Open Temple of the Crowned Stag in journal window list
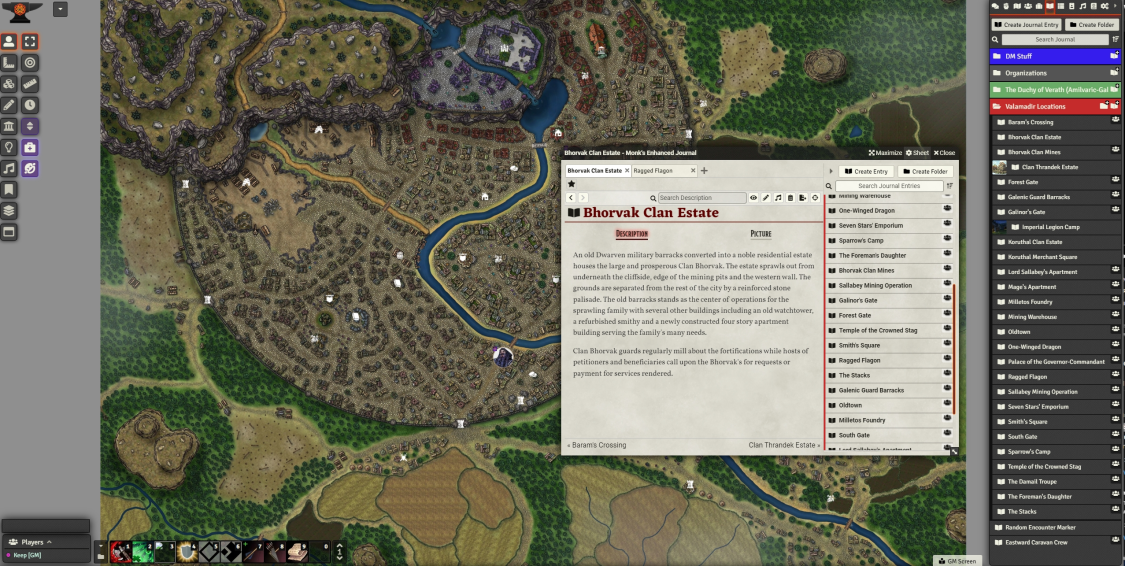Viewport: 1125px width, 566px height. click(x=877, y=330)
